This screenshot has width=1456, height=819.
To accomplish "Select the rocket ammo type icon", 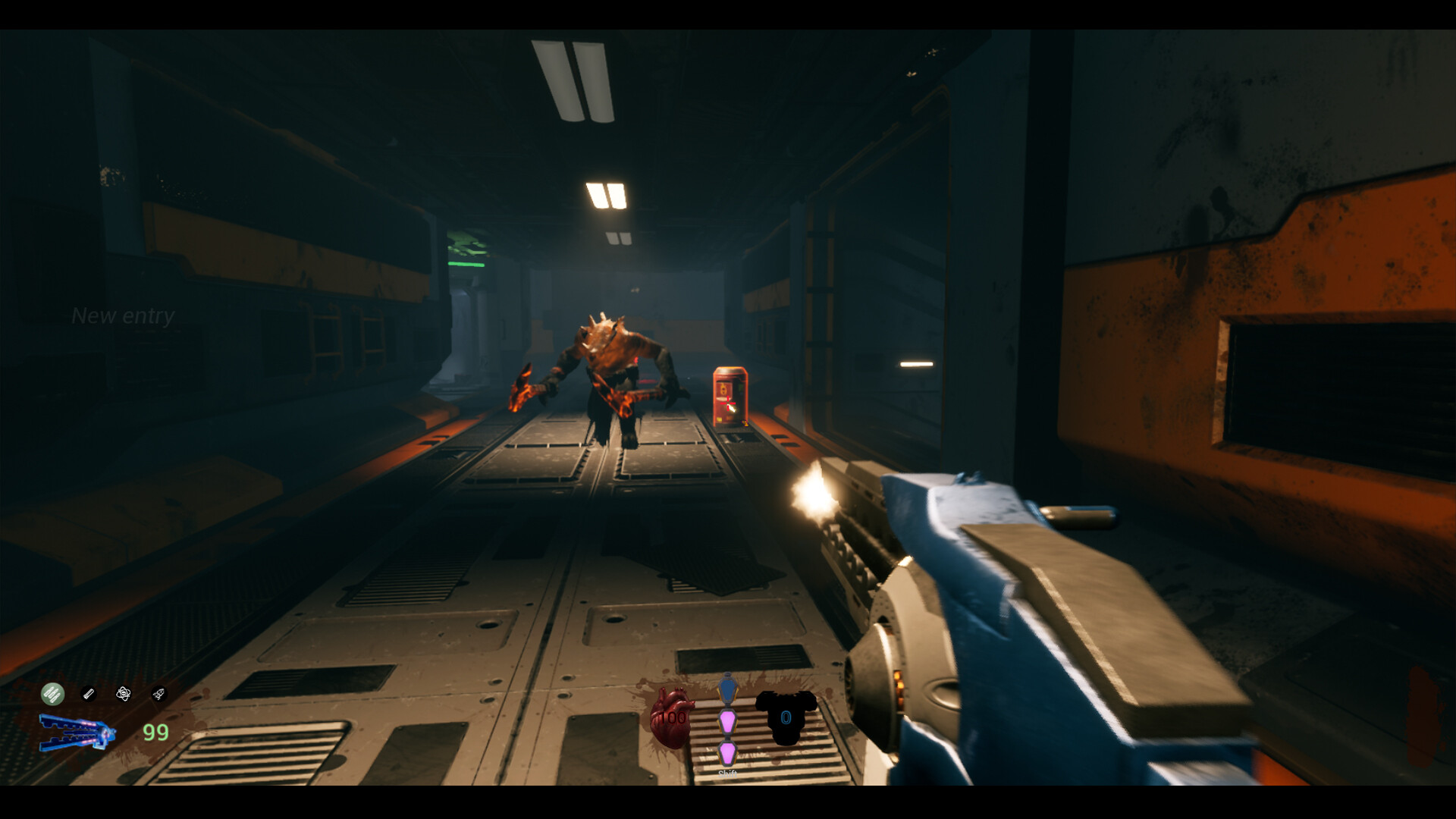I will point(158,693).
